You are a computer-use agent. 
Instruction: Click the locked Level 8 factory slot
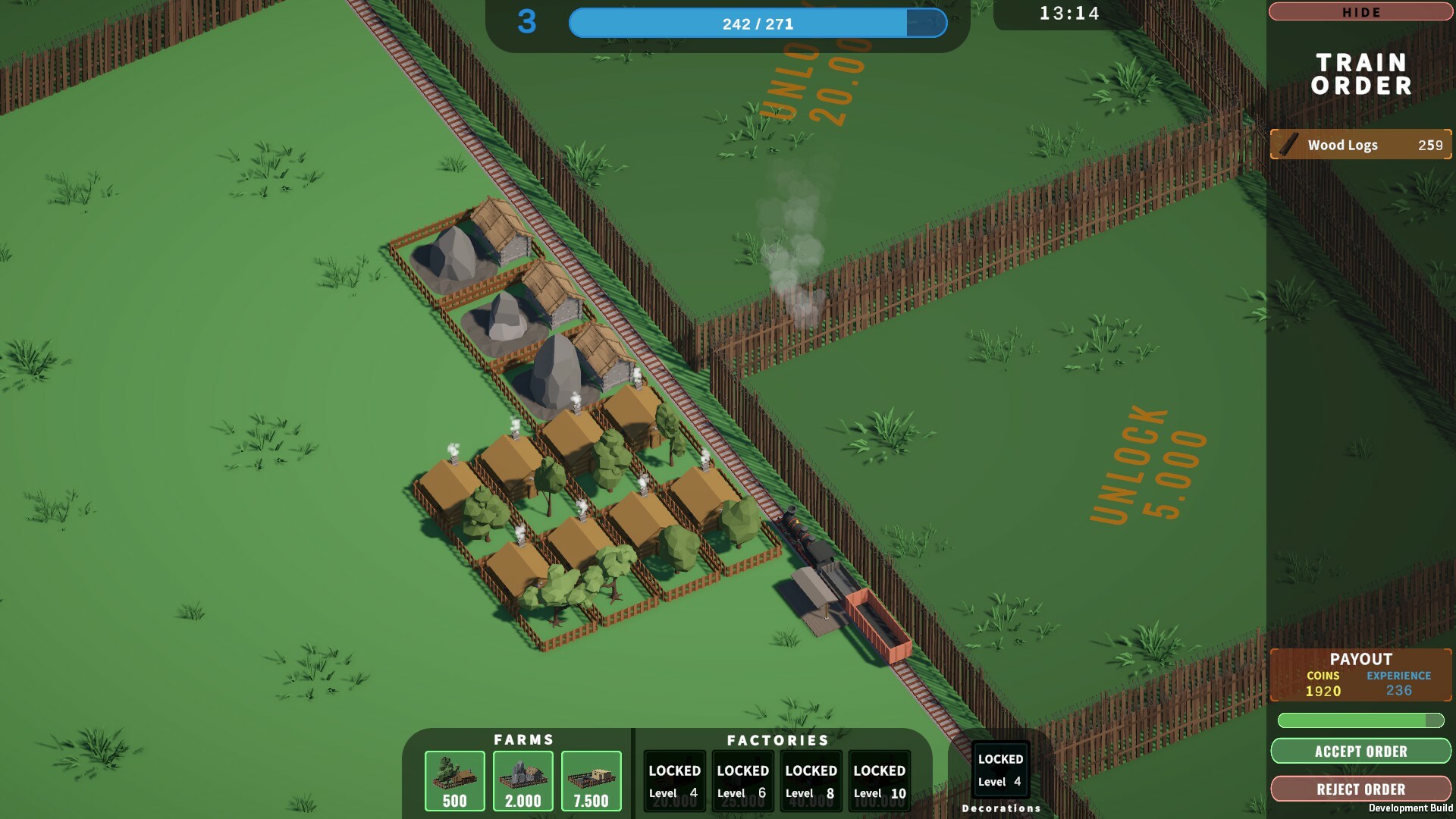click(810, 780)
